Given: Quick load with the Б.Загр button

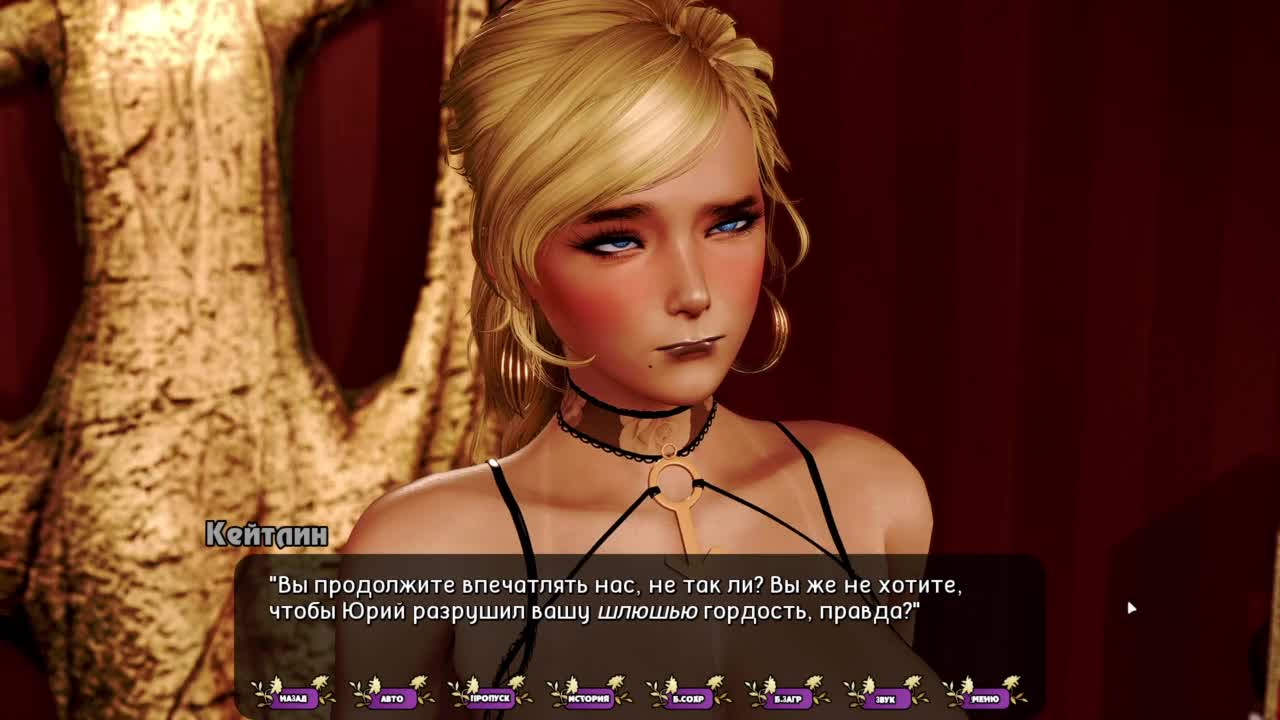Looking at the screenshot, I should click(x=787, y=698).
